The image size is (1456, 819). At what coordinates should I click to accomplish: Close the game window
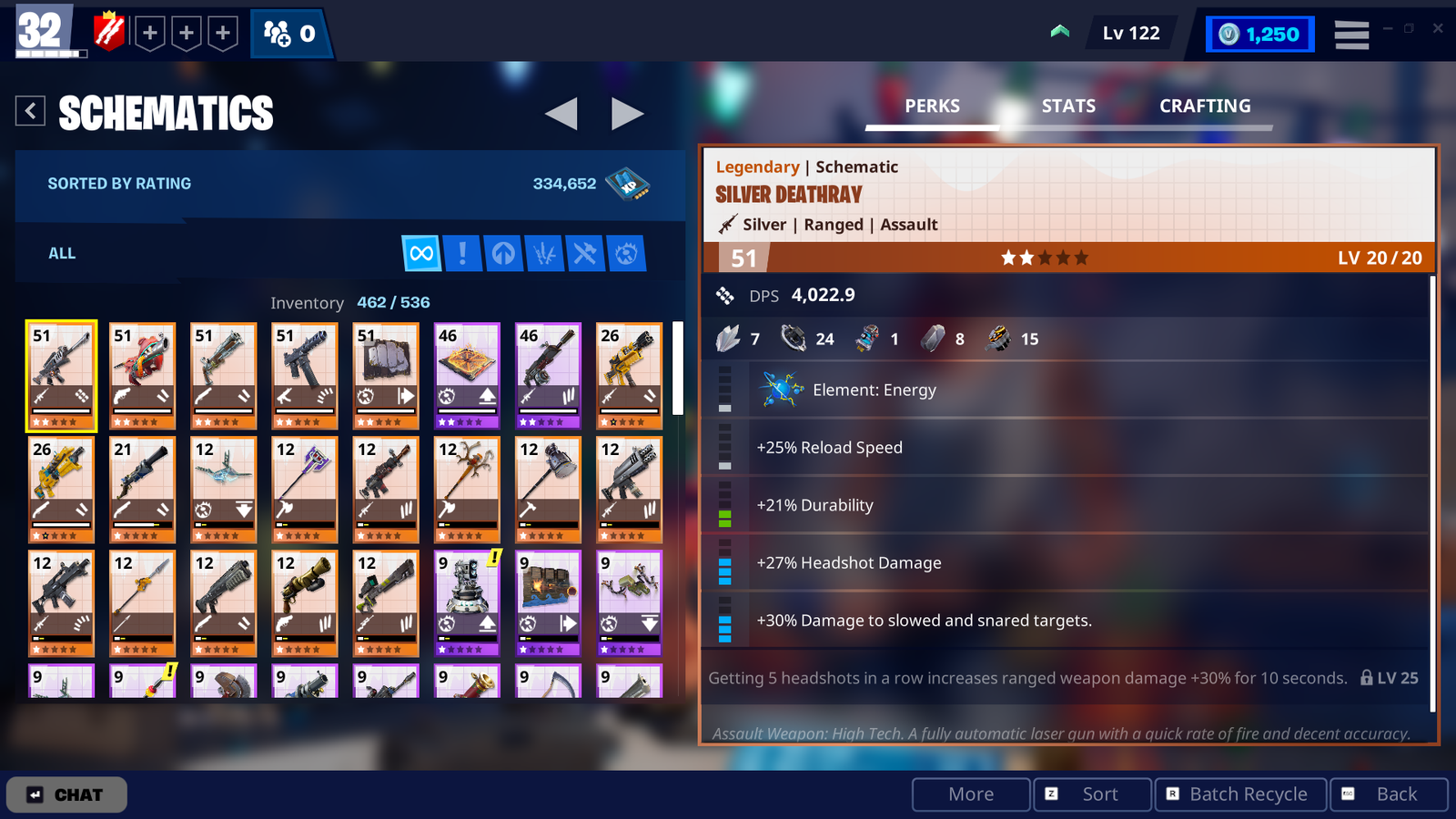point(1438,28)
